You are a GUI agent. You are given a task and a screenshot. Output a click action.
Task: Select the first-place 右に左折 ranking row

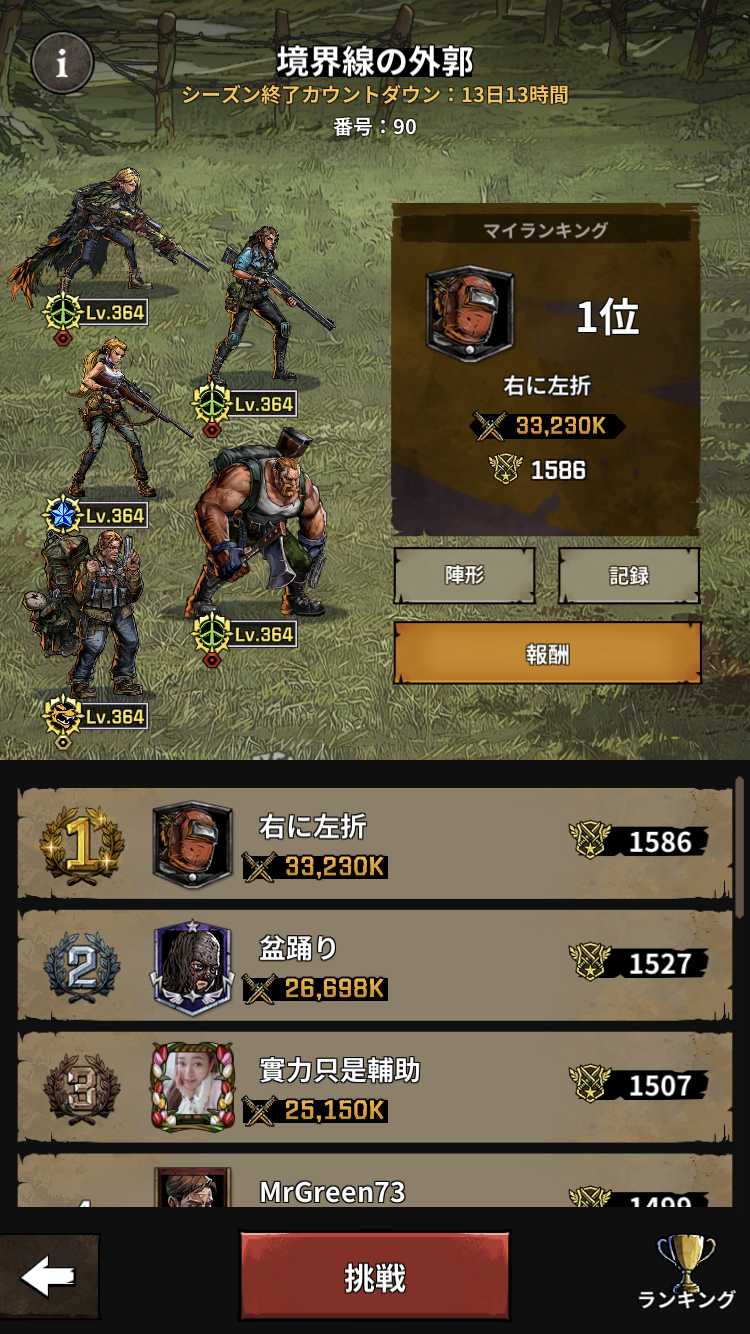tap(376, 844)
